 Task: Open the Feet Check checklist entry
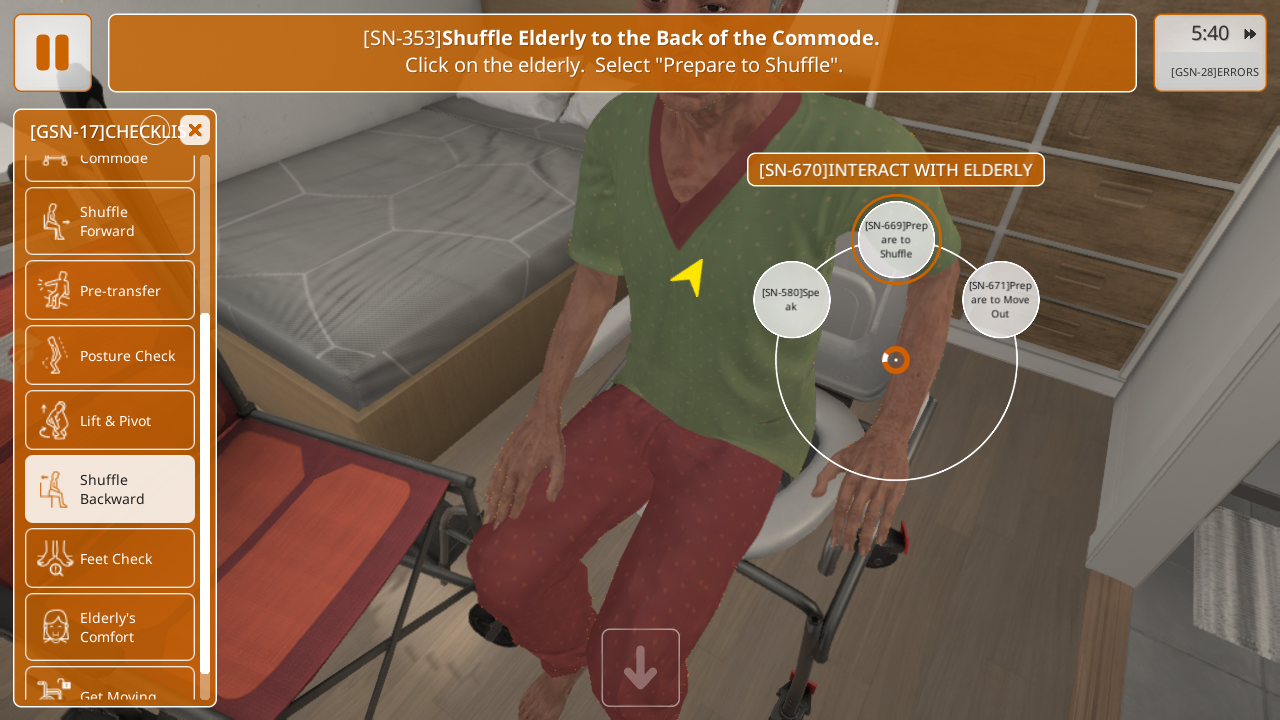click(x=110, y=558)
